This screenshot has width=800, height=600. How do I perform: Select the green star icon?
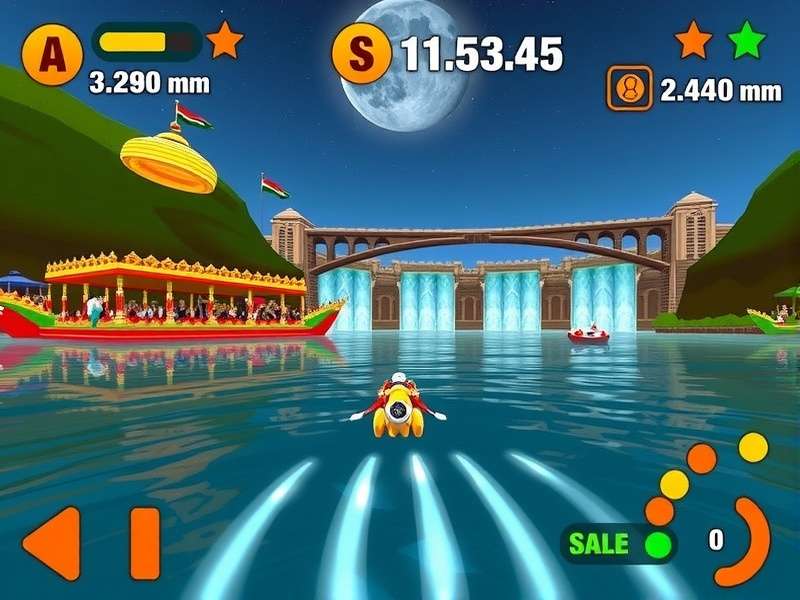coord(746,40)
